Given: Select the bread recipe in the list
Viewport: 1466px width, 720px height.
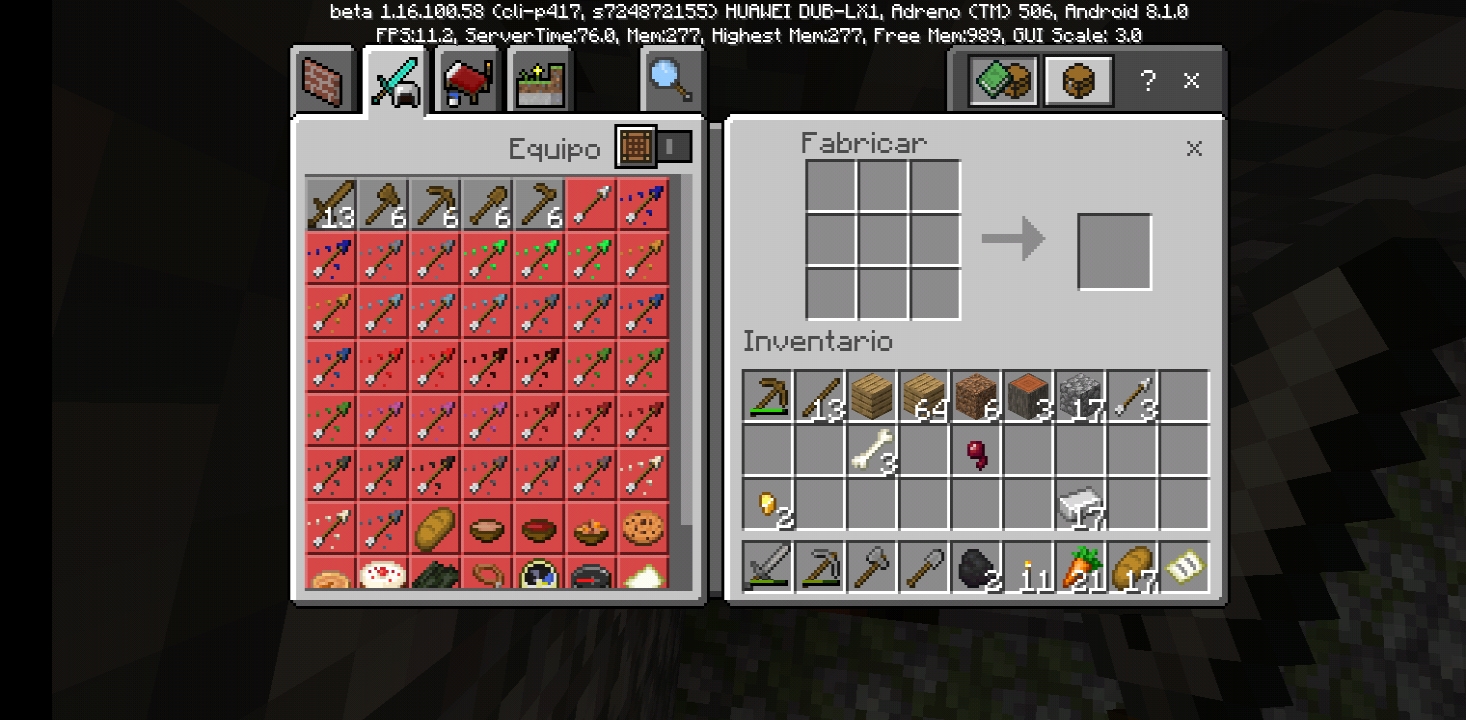Looking at the screenshot, I should coord(435,528).
